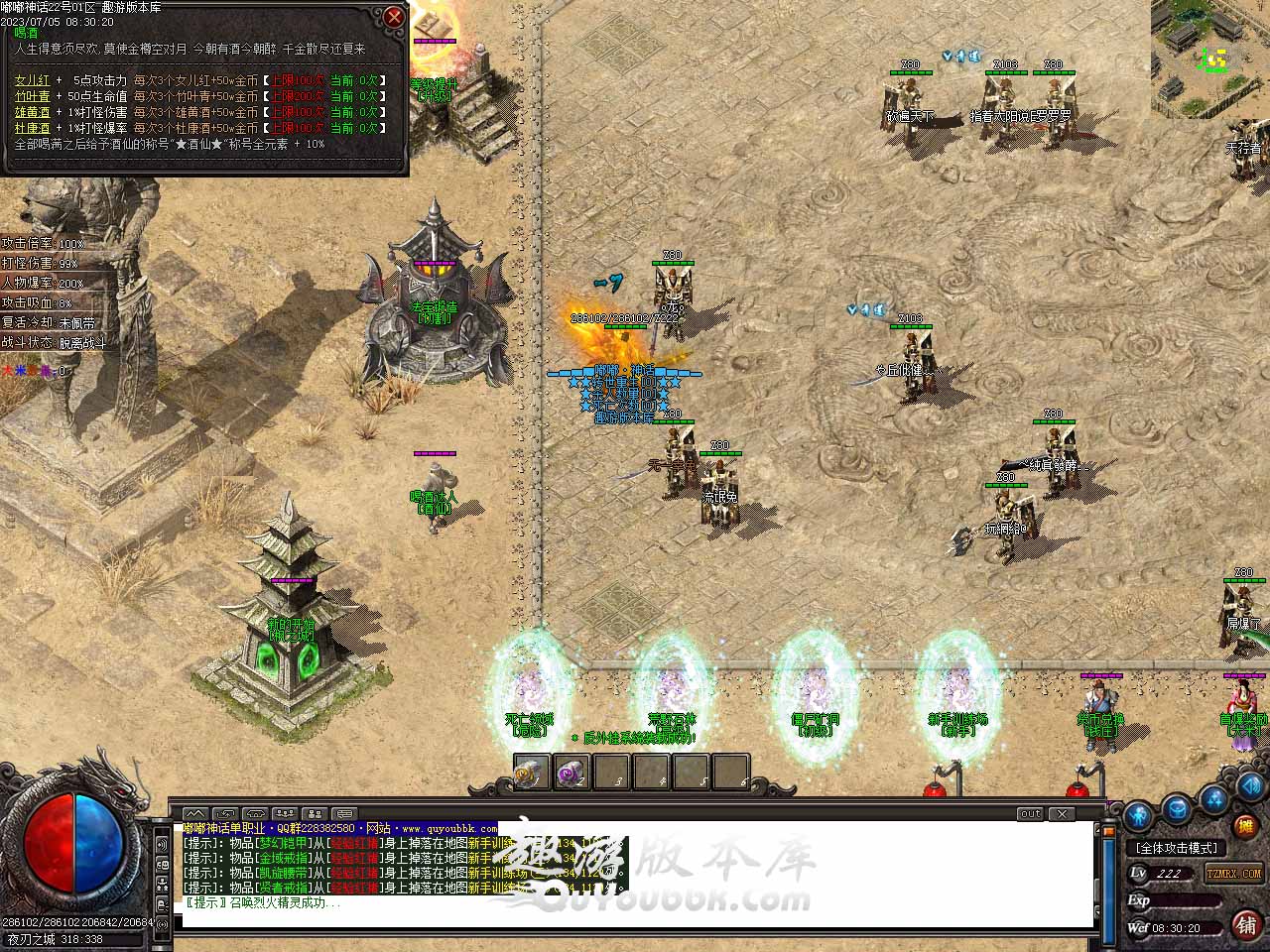This screenshot has width=1270, height=952.
Task: Open the 铺 shop button
Action: tap(1245, 924)
